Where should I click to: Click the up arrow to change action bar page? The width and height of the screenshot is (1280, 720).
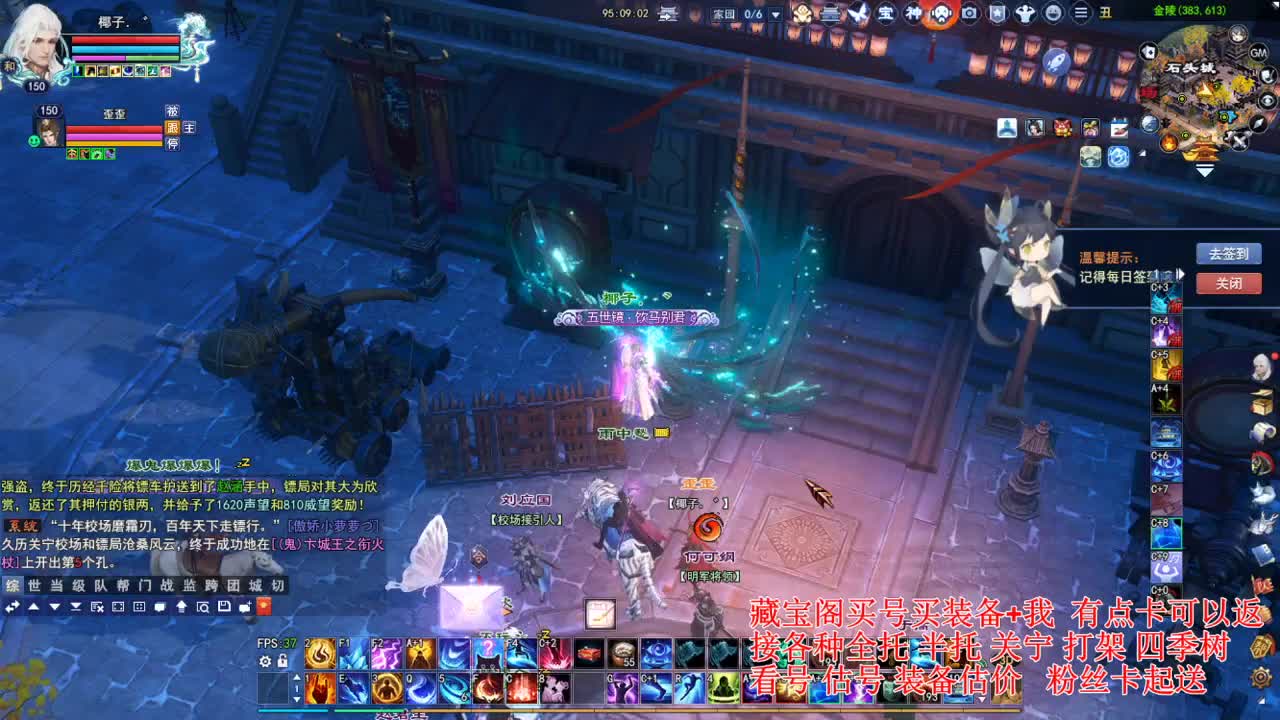click(x=296, y=677)
